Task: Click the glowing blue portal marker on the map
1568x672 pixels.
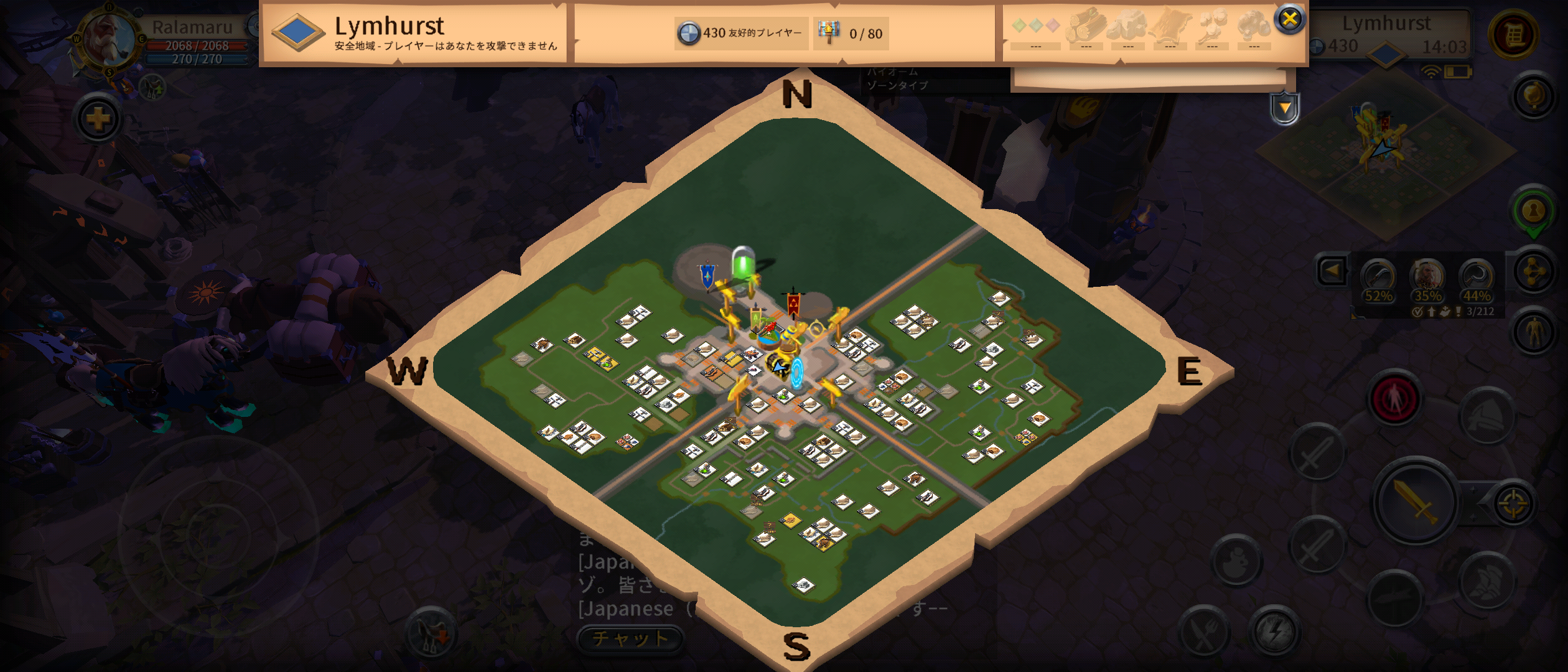Action: tap(797, 372)
